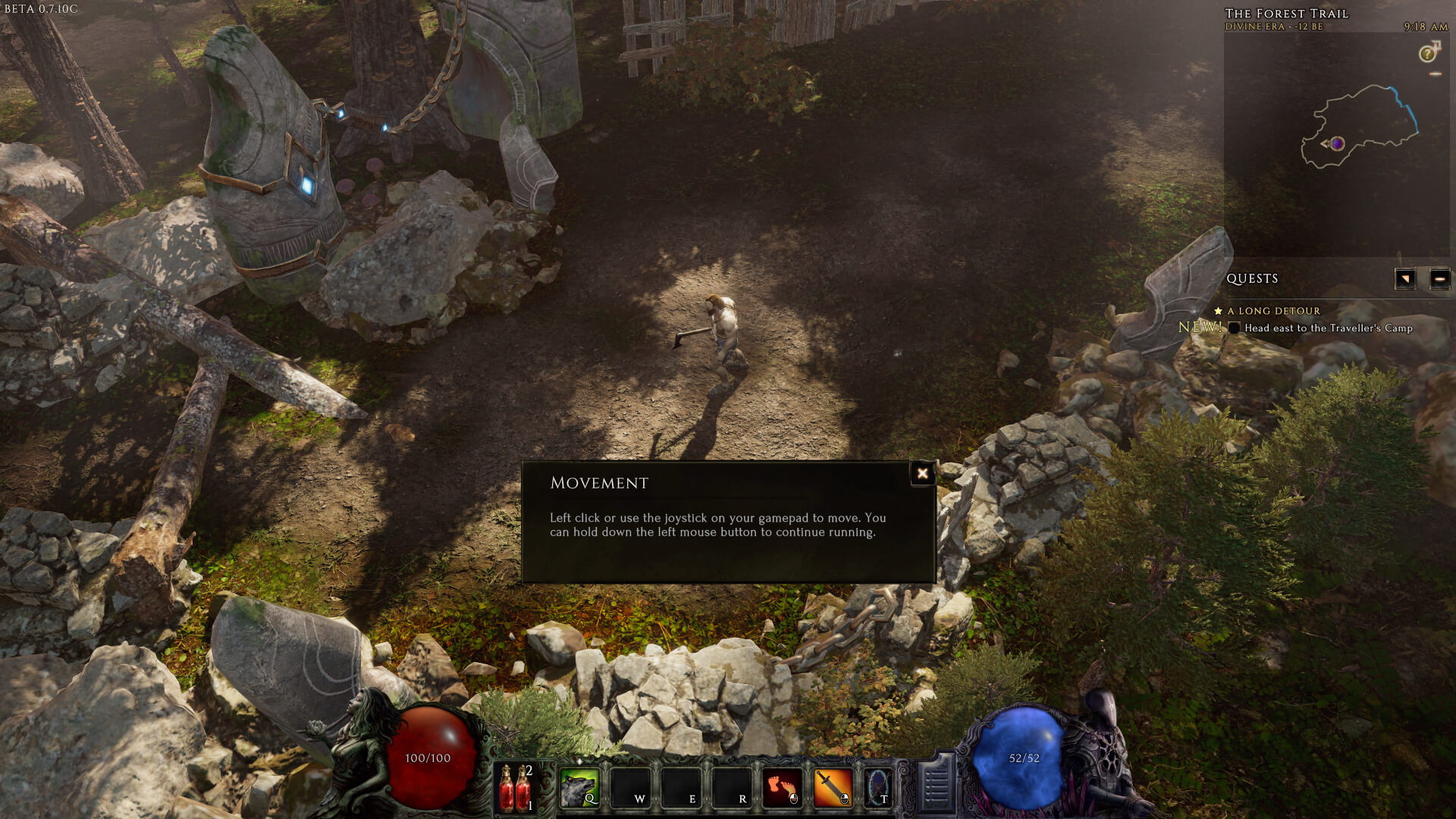This screenshot has height=819, width=1456.
Task: Close the Movement tutorial popup
Action: (x=922, y=474)
